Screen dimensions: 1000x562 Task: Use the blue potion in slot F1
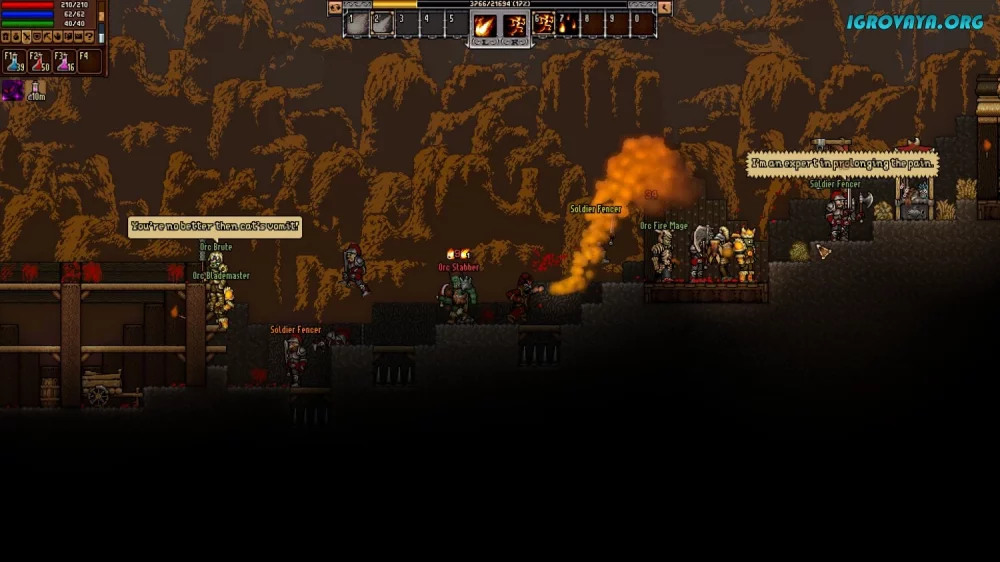click(x=14, y=62)
